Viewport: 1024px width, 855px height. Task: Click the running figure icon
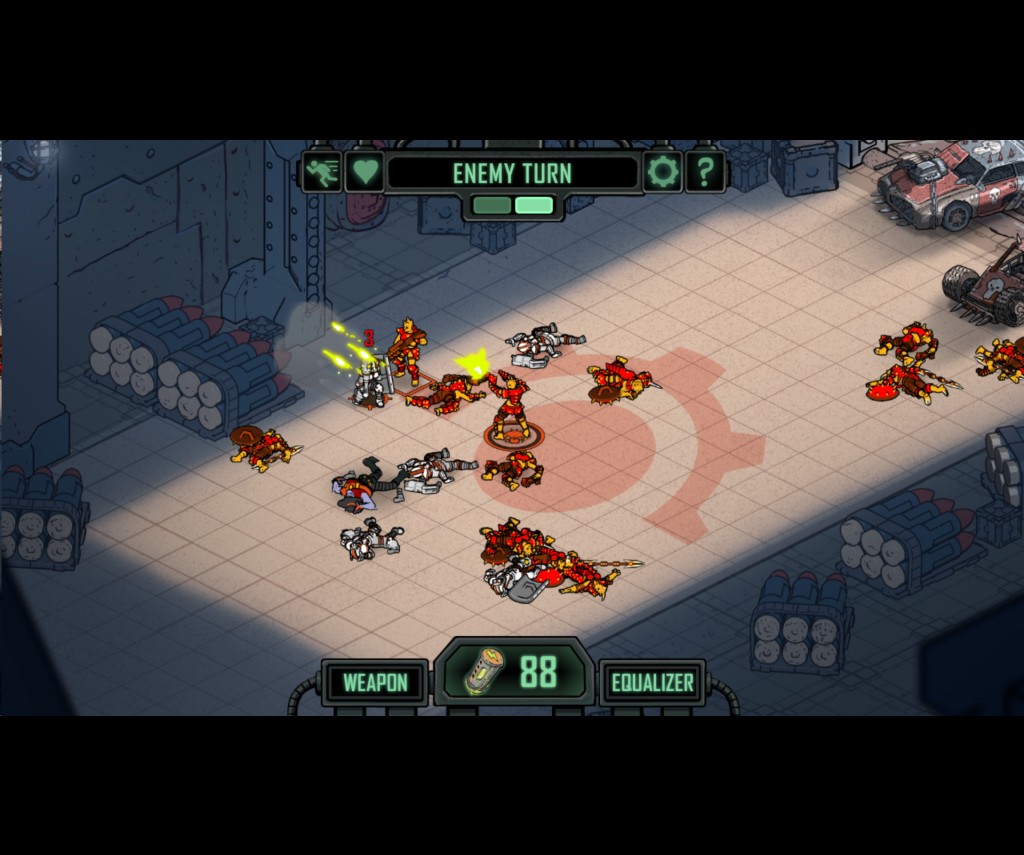[x=322, y=172]
